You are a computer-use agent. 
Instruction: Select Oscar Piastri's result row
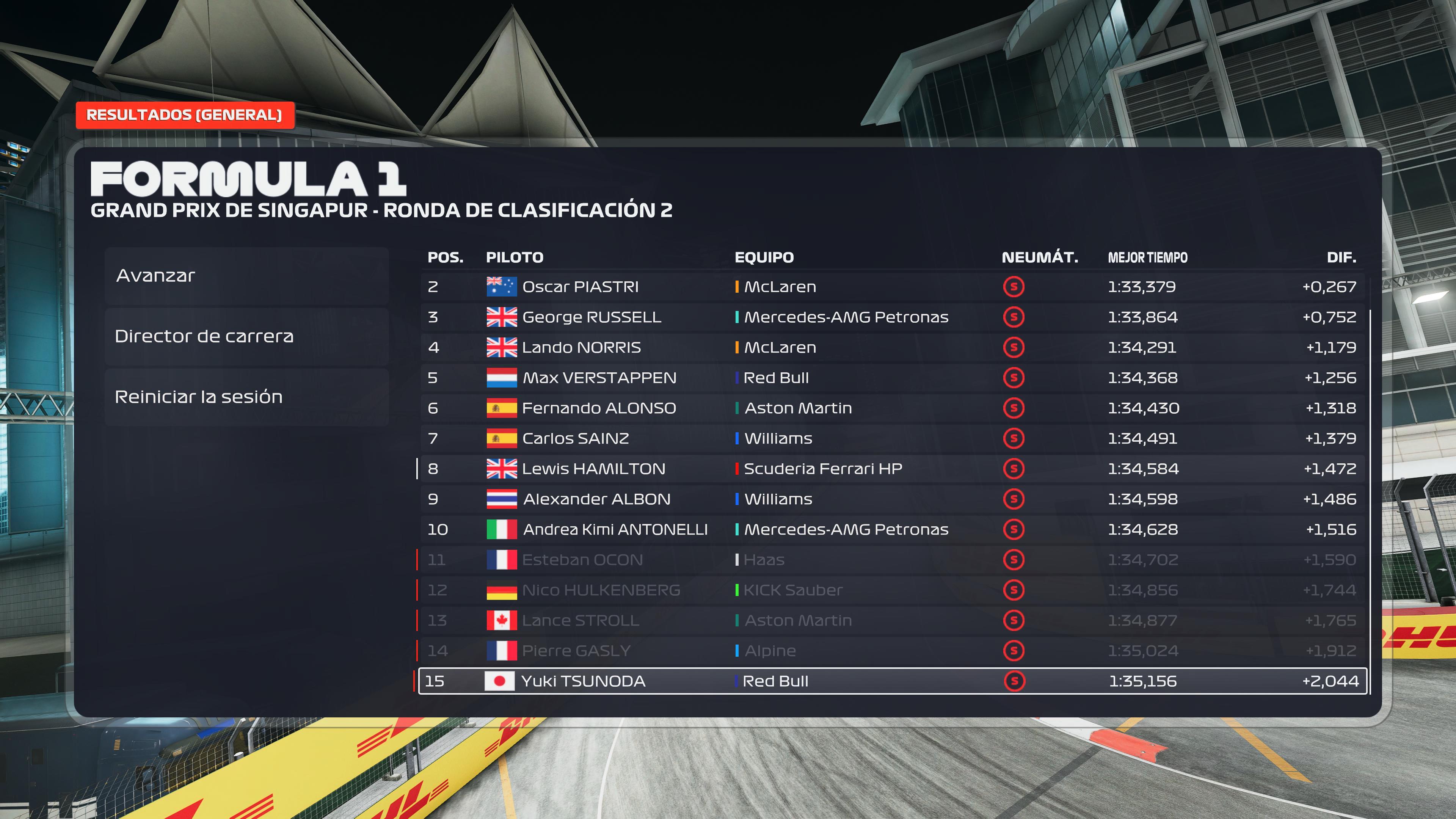892,287
